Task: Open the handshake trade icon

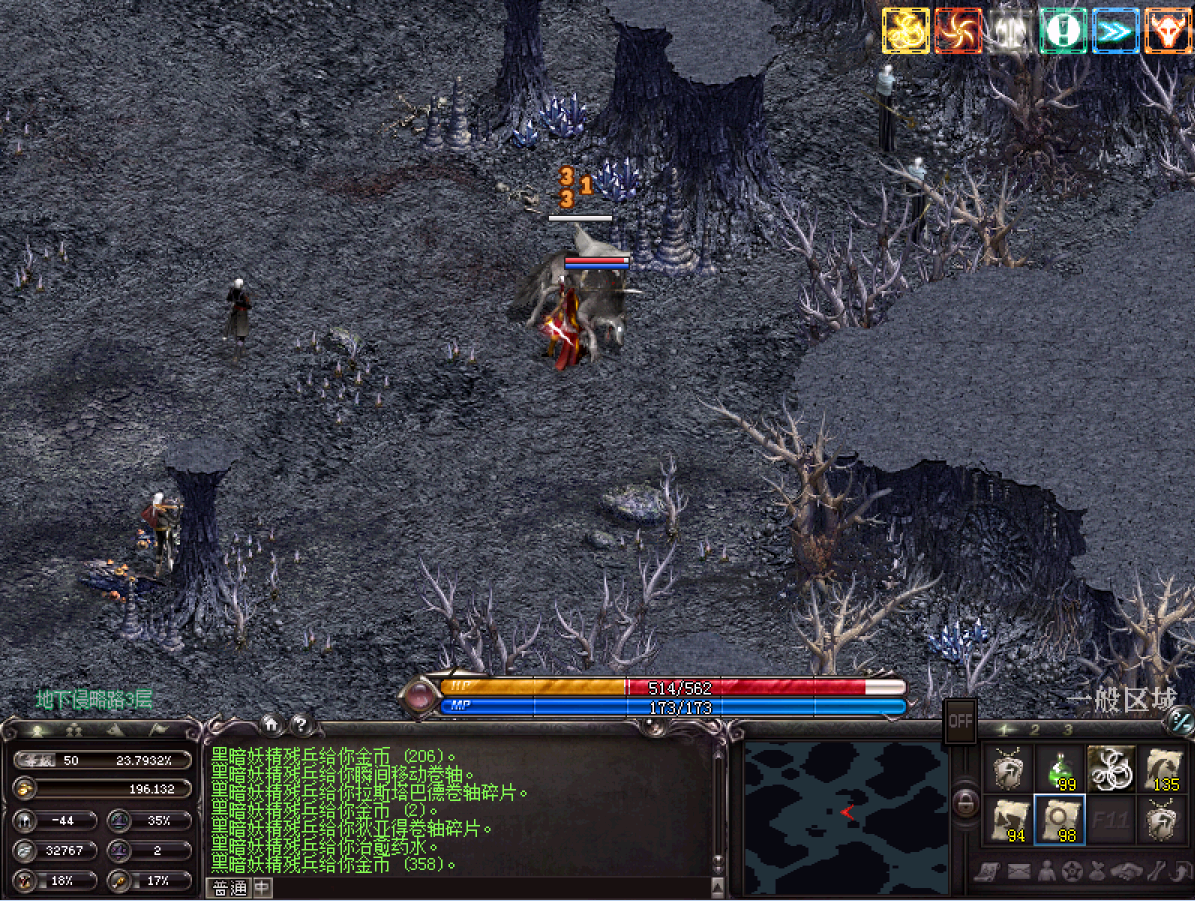Action: click(1127, 871)
